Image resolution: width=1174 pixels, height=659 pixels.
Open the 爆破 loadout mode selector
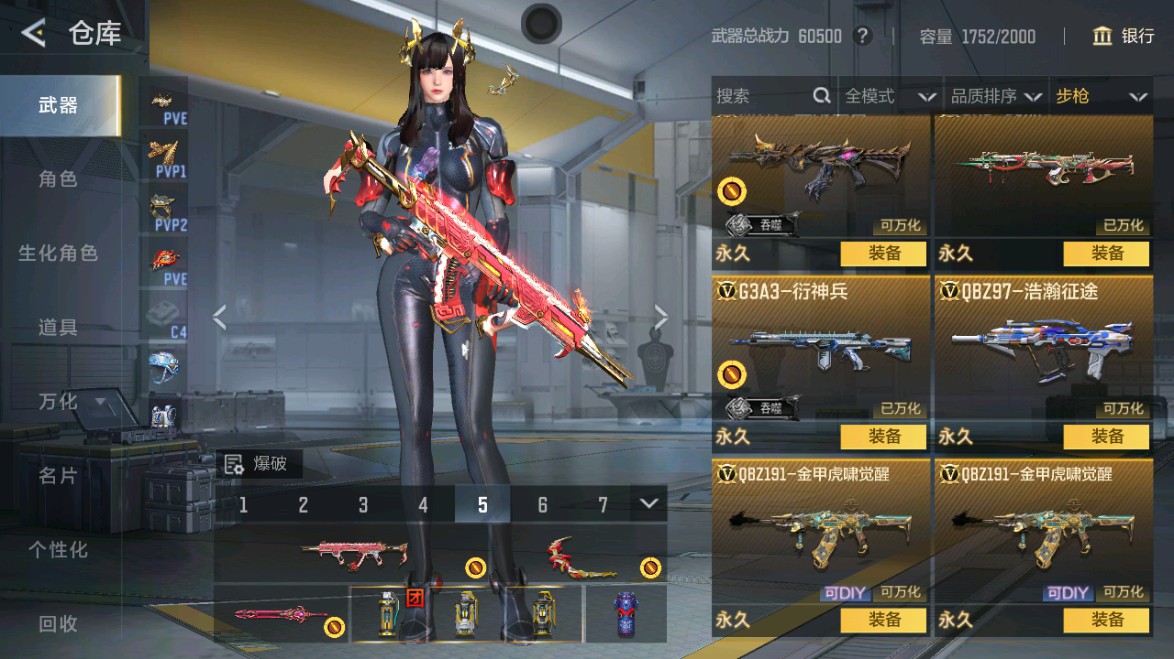(258, 463)
